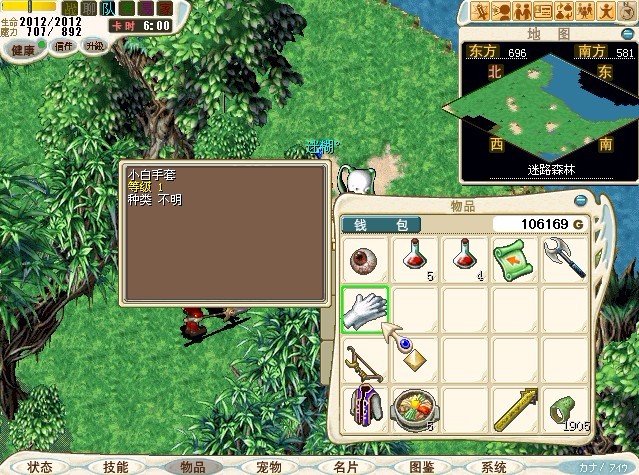Show the 系统 system menu

[x=493, y=467]
